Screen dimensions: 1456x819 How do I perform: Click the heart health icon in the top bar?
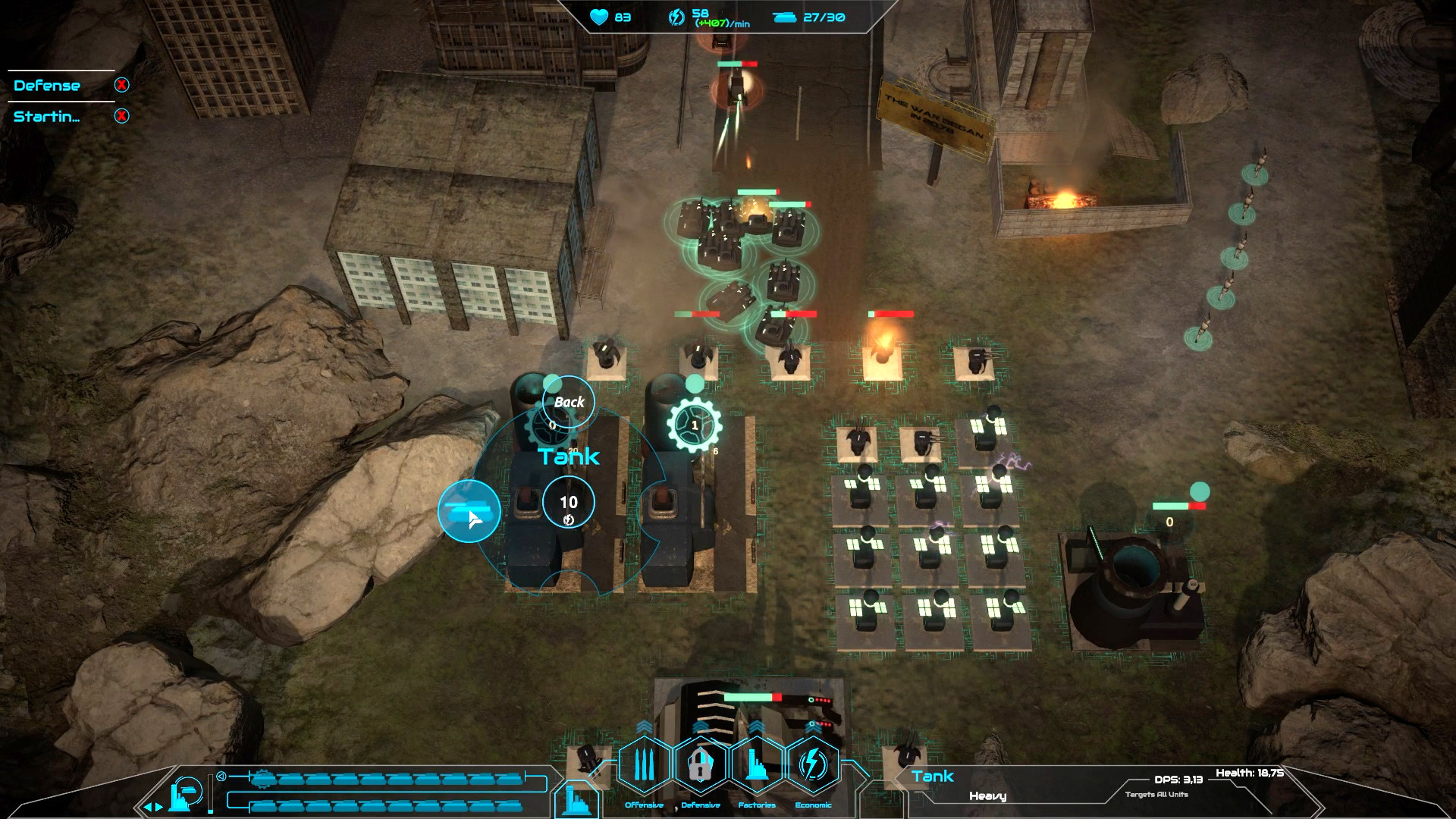(598, 17)
